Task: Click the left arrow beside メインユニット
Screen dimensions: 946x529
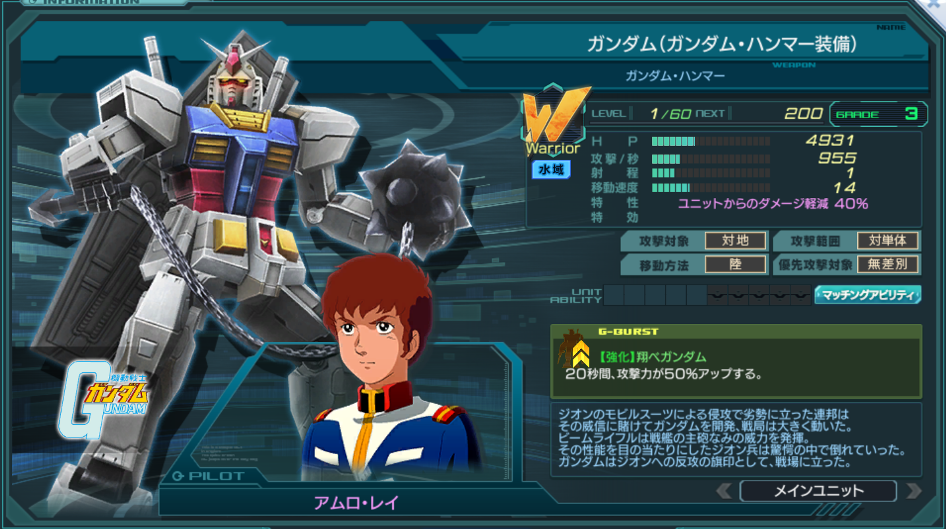Action: pos(725,491)
